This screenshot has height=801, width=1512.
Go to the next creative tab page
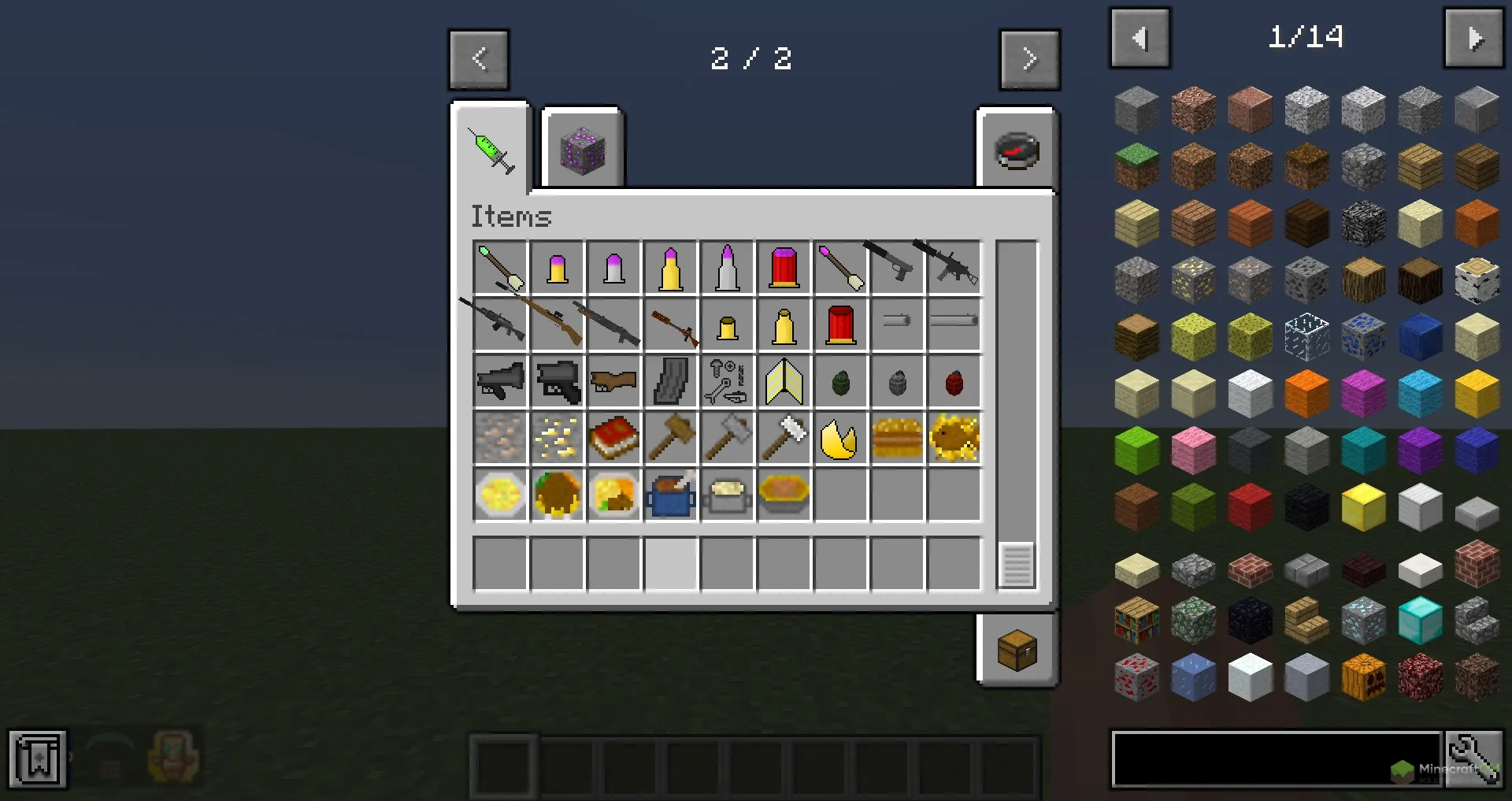click(x=1029, y=59)
